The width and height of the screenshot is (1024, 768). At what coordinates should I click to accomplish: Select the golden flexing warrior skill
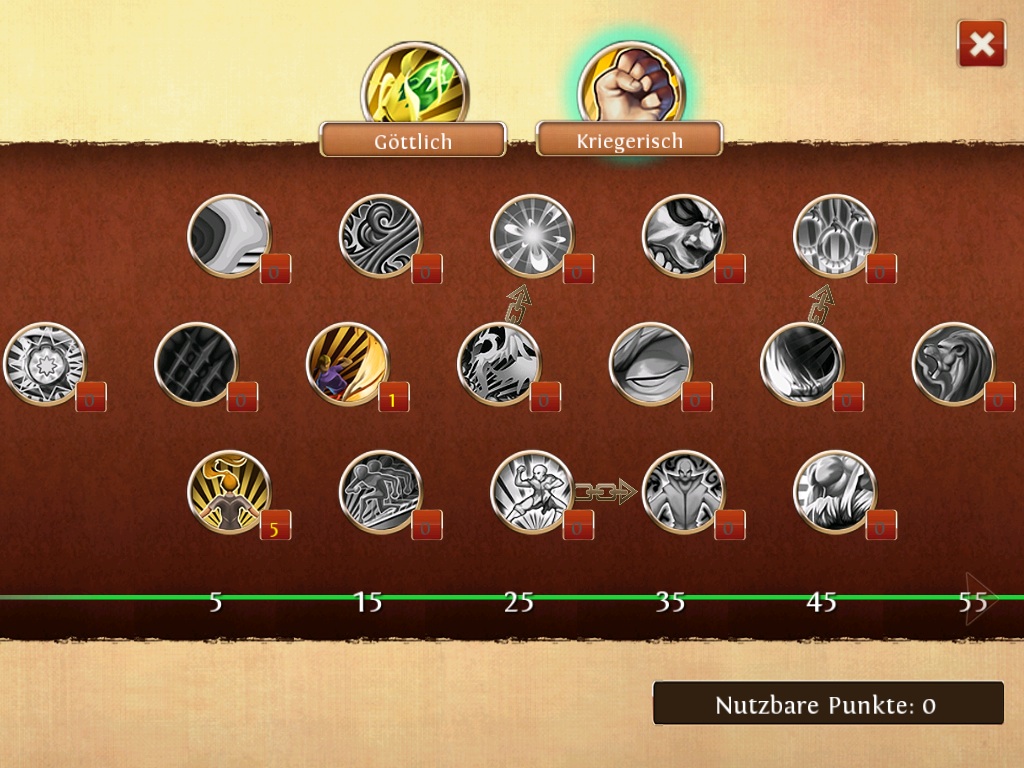229,492
